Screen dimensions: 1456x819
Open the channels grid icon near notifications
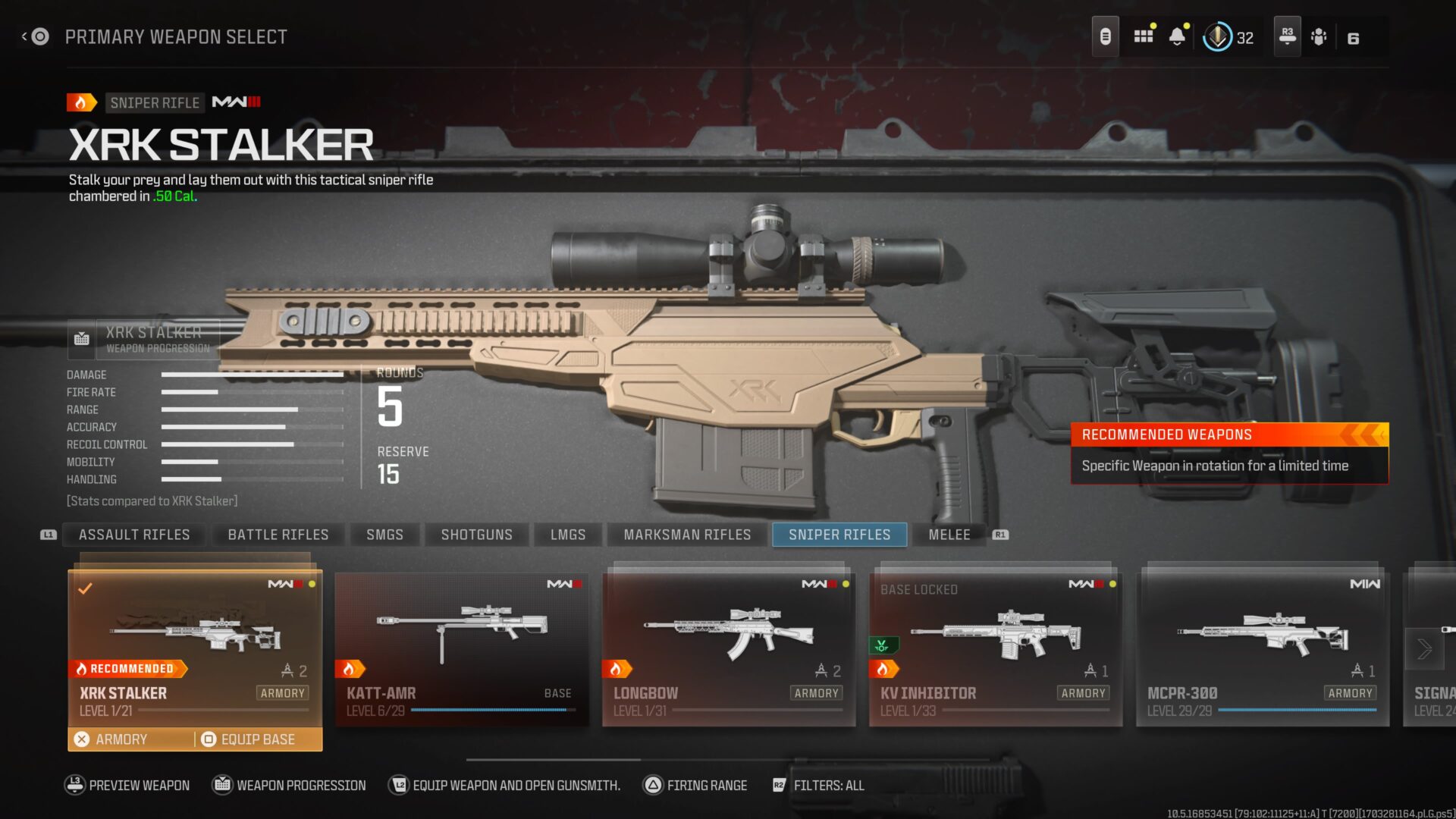pyautogui.click(x=1143, y=36)
